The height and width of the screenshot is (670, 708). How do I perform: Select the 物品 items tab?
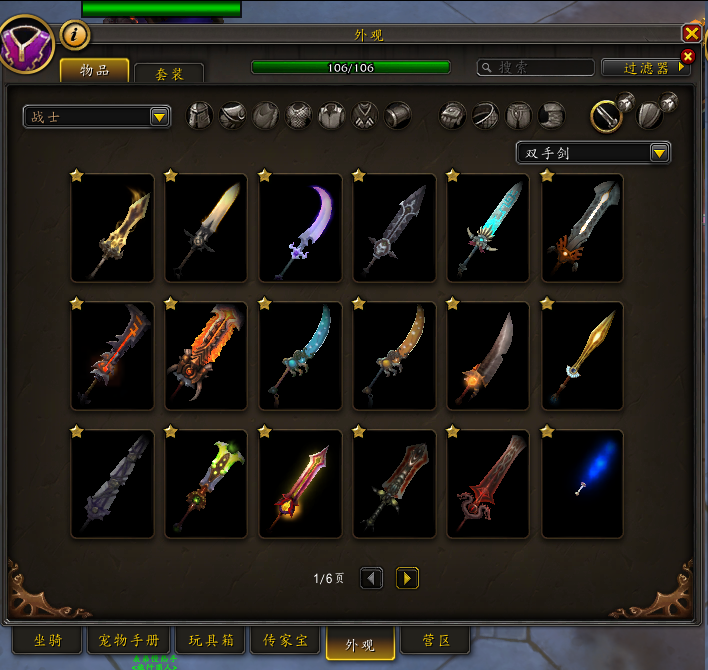click(94, 71)
